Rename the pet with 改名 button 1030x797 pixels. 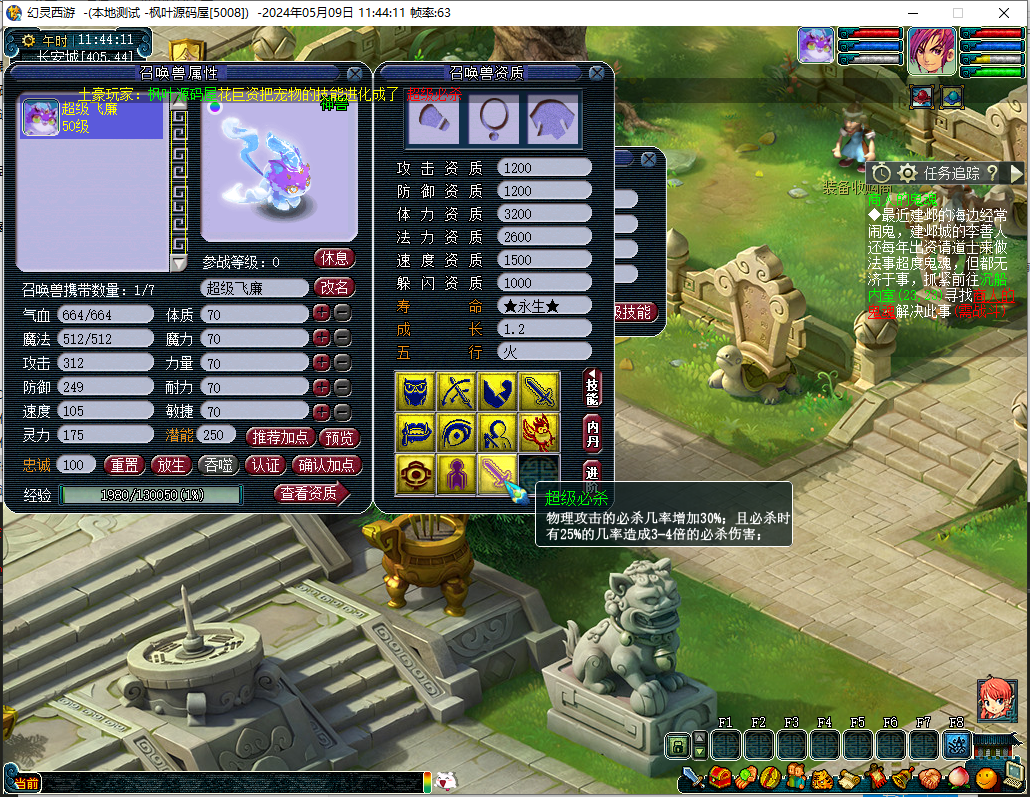pyautogui.click(x=335, y=287)
